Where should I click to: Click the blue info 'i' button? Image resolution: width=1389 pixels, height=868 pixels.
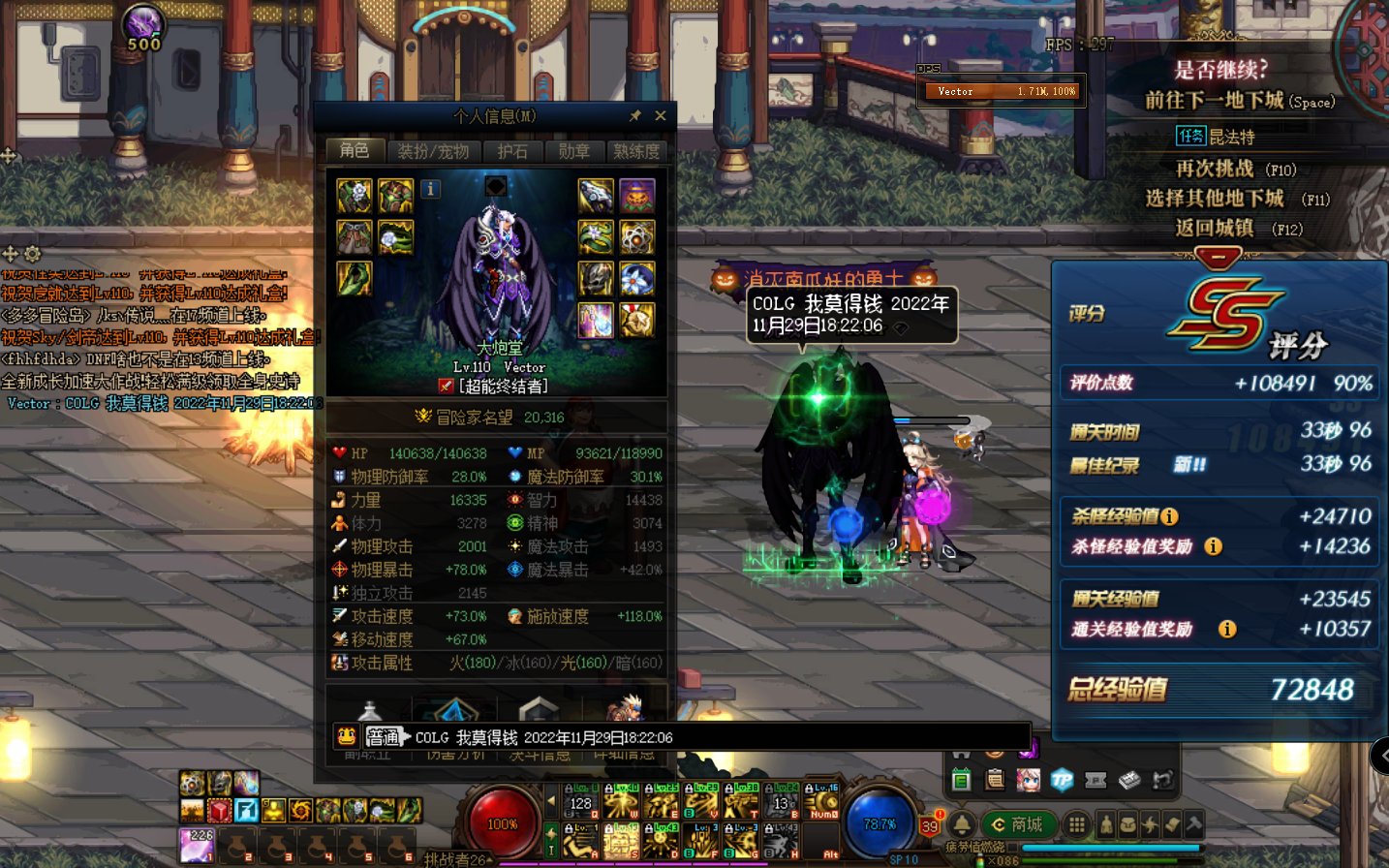click(x=431, y=189)
